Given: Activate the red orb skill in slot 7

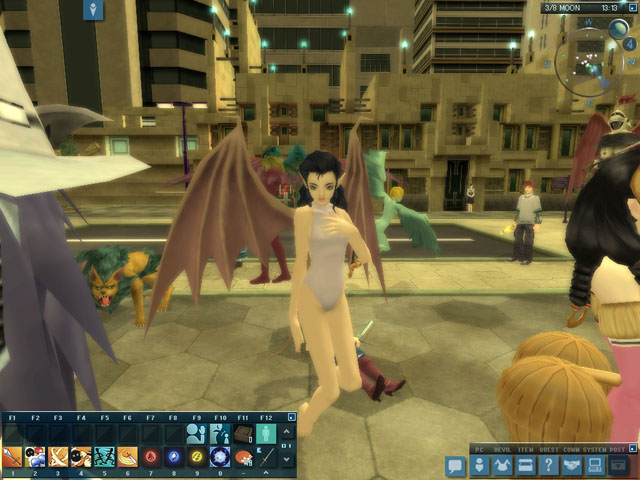Looking at the screenshot, I should (x=151, y=457).
